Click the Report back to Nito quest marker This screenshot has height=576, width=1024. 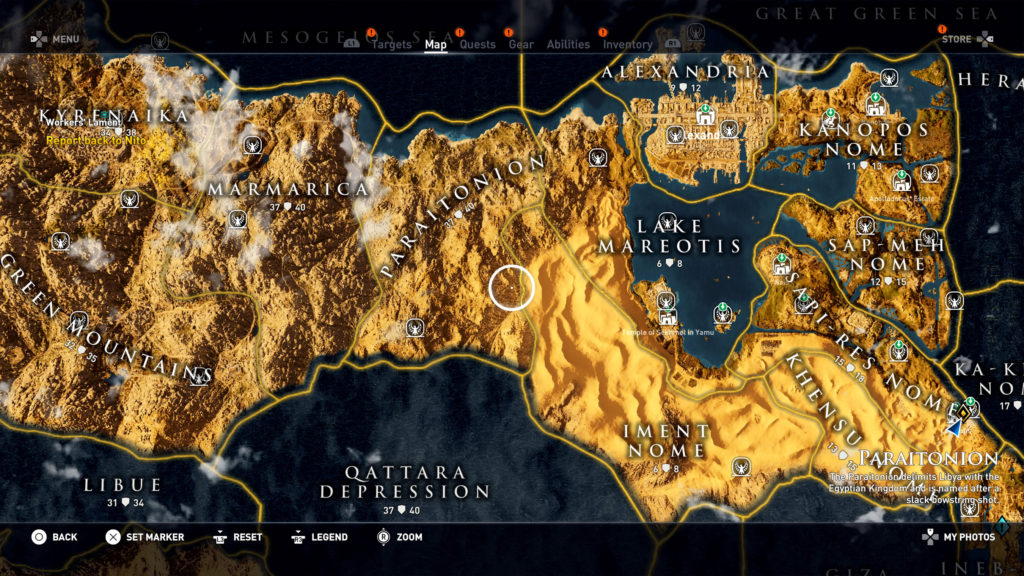(x=96, y=141)
